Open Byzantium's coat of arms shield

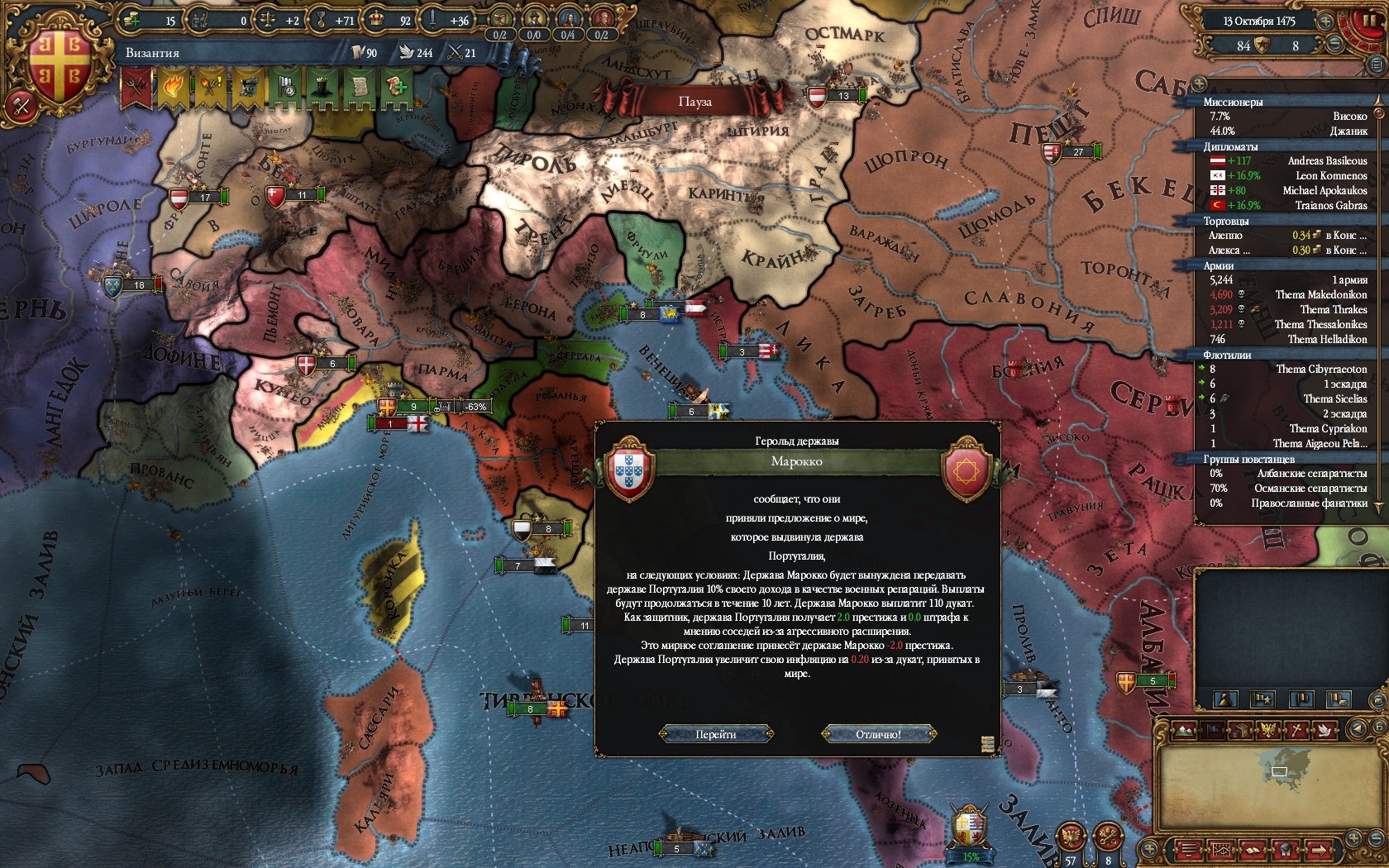tap(60, 68)
